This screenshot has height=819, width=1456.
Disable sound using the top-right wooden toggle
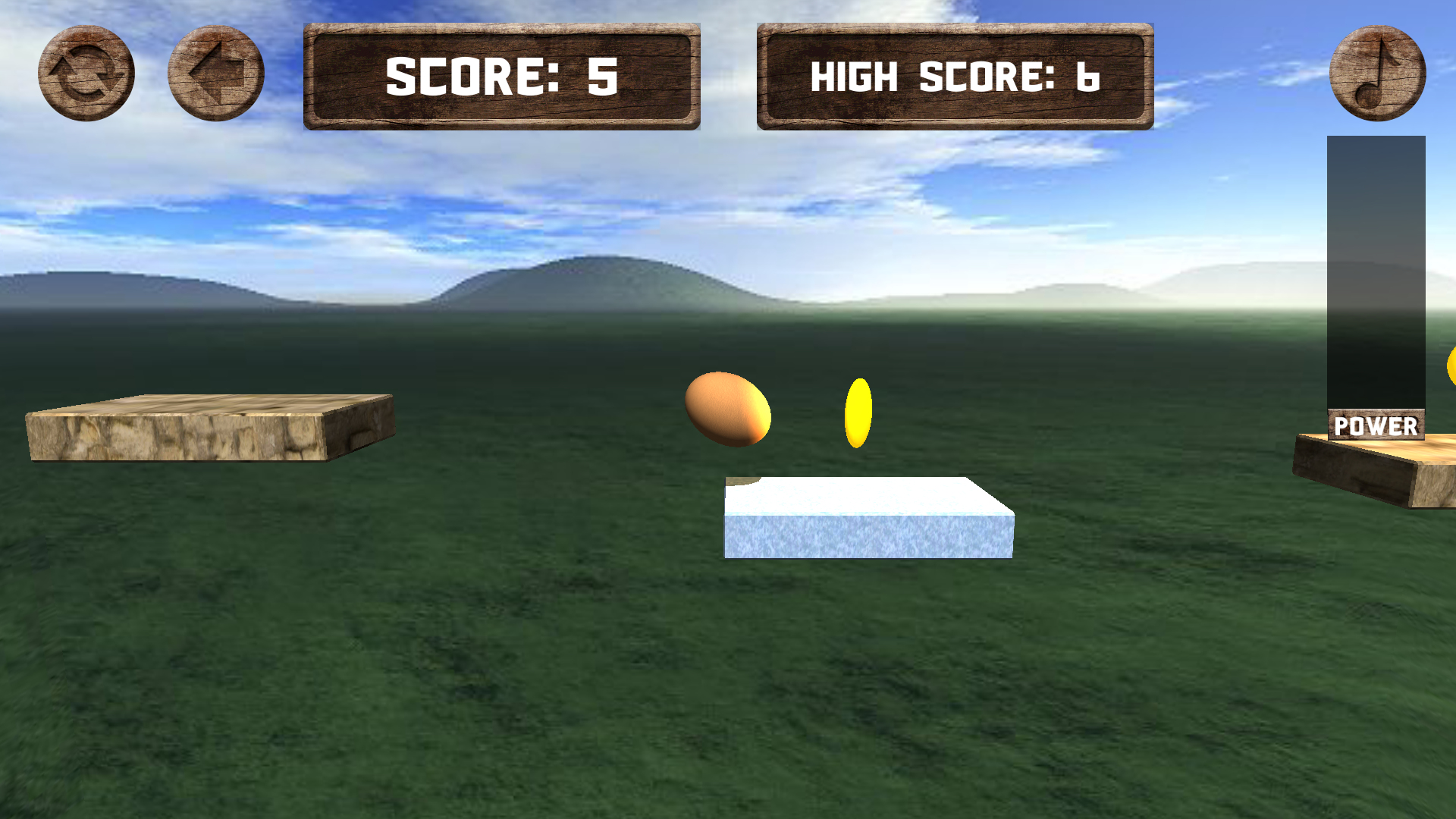(x=1377, y=74)
